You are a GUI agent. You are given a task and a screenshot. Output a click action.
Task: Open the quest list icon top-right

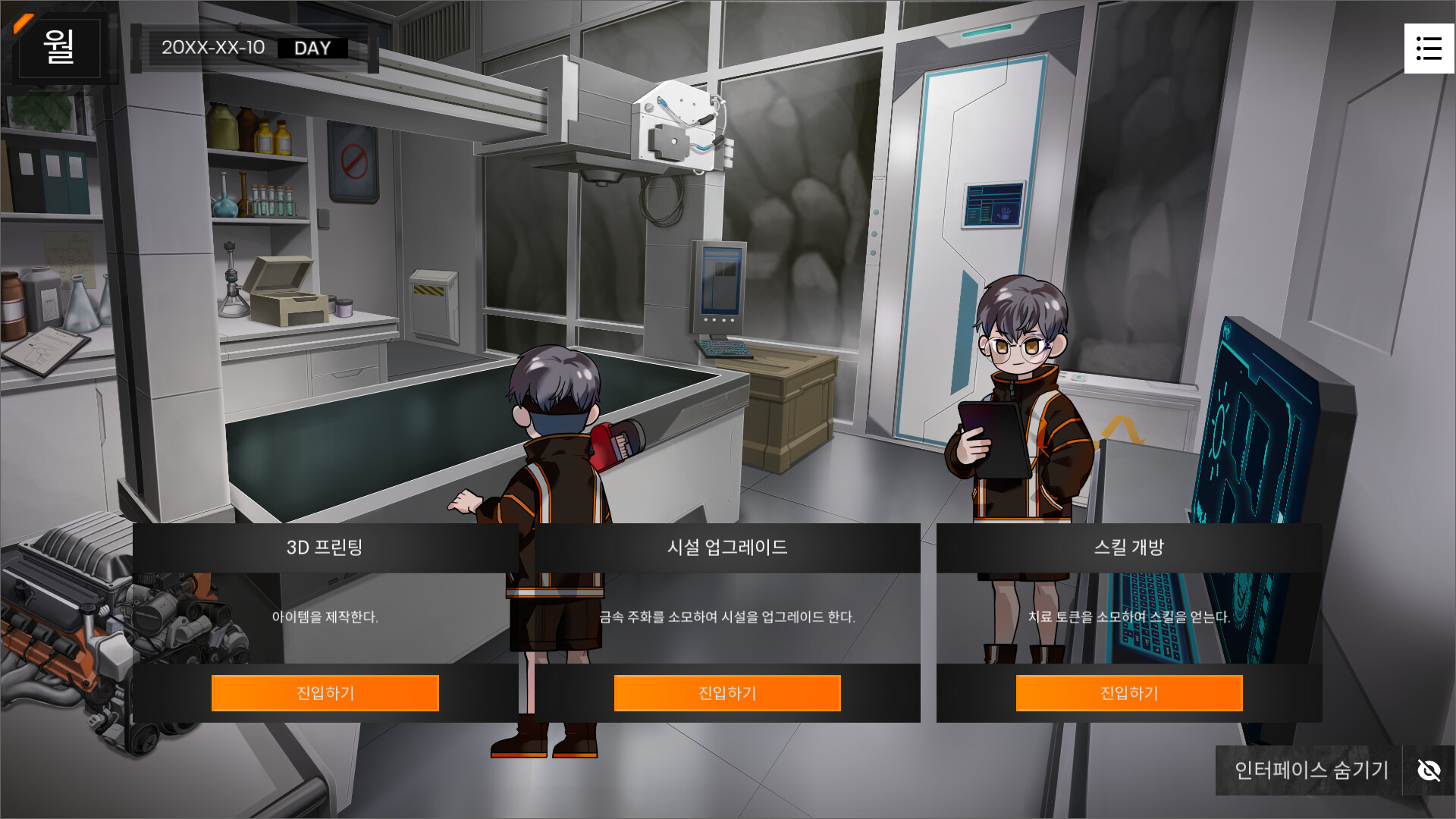pos(1429,48)
